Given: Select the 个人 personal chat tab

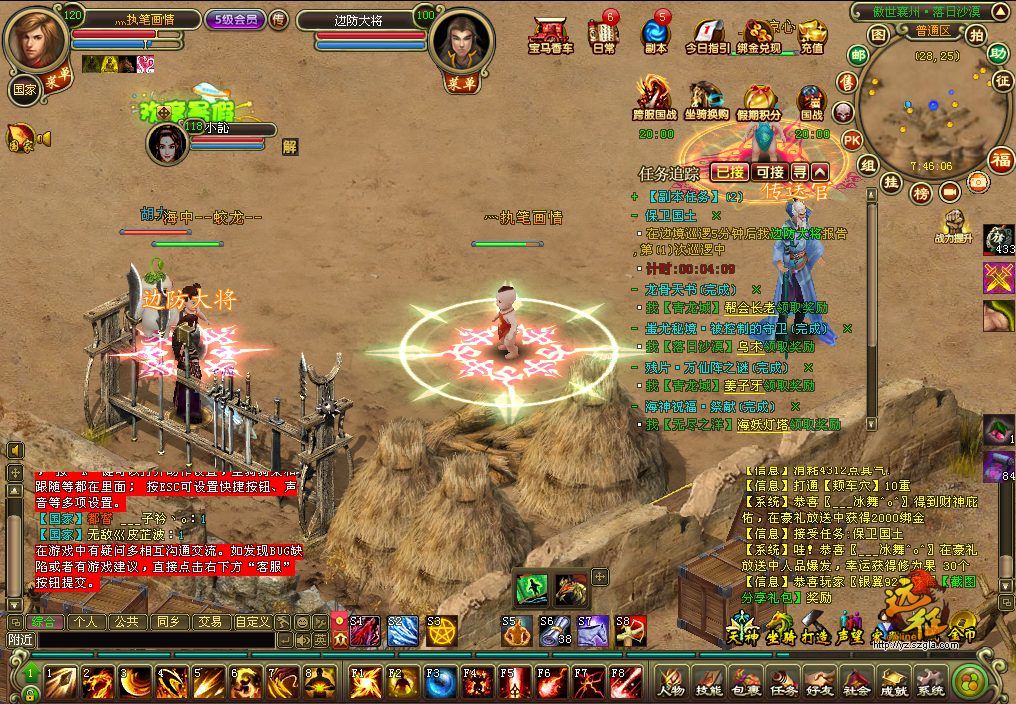Looking at the screenshot, I should tap(85, 621).
